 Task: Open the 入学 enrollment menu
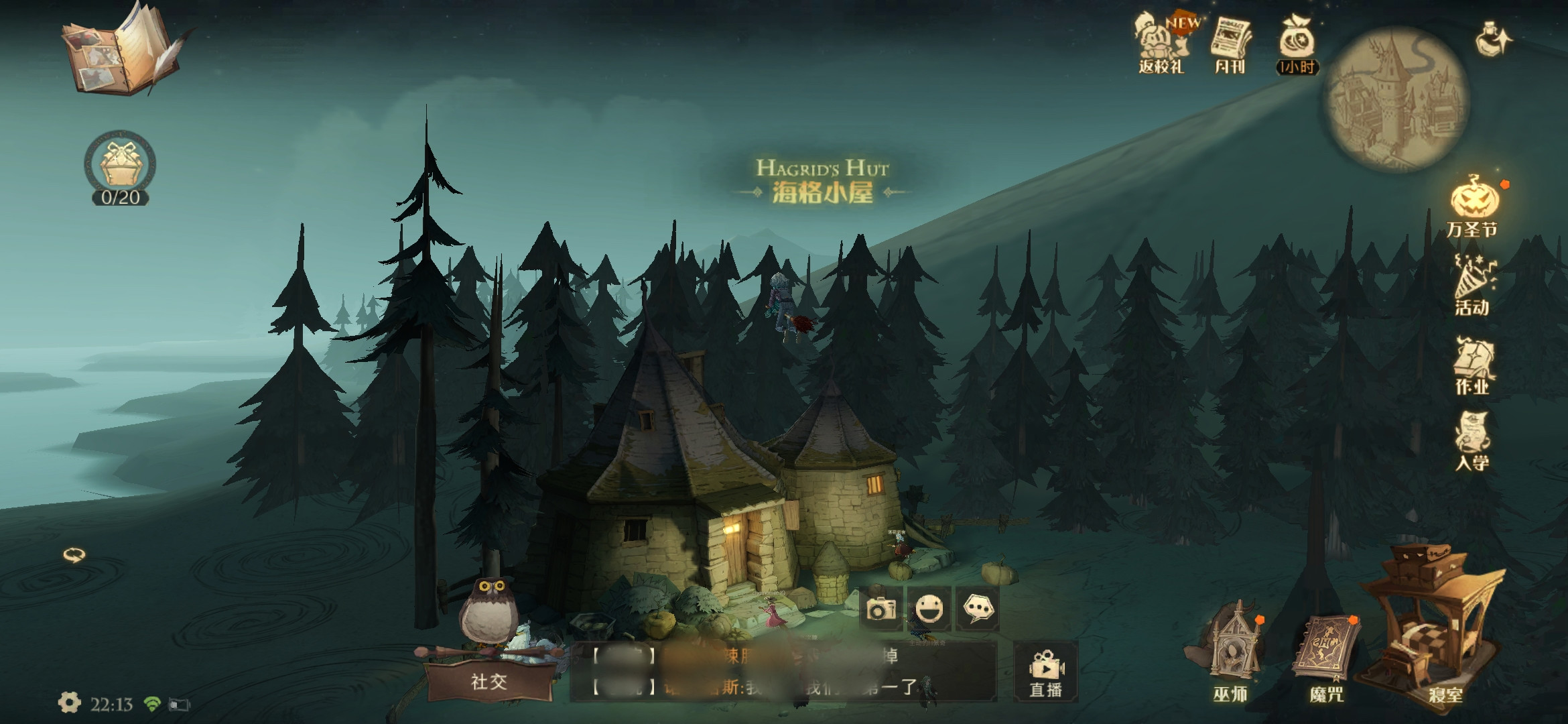point(1472,441)
